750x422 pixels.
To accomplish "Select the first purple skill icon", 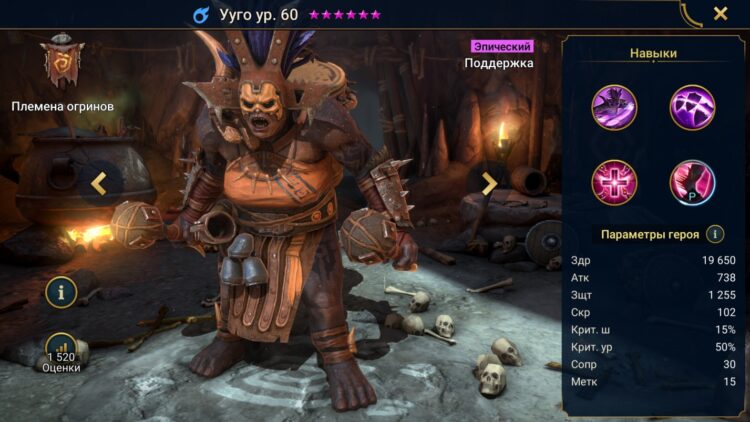I will 614,107.
